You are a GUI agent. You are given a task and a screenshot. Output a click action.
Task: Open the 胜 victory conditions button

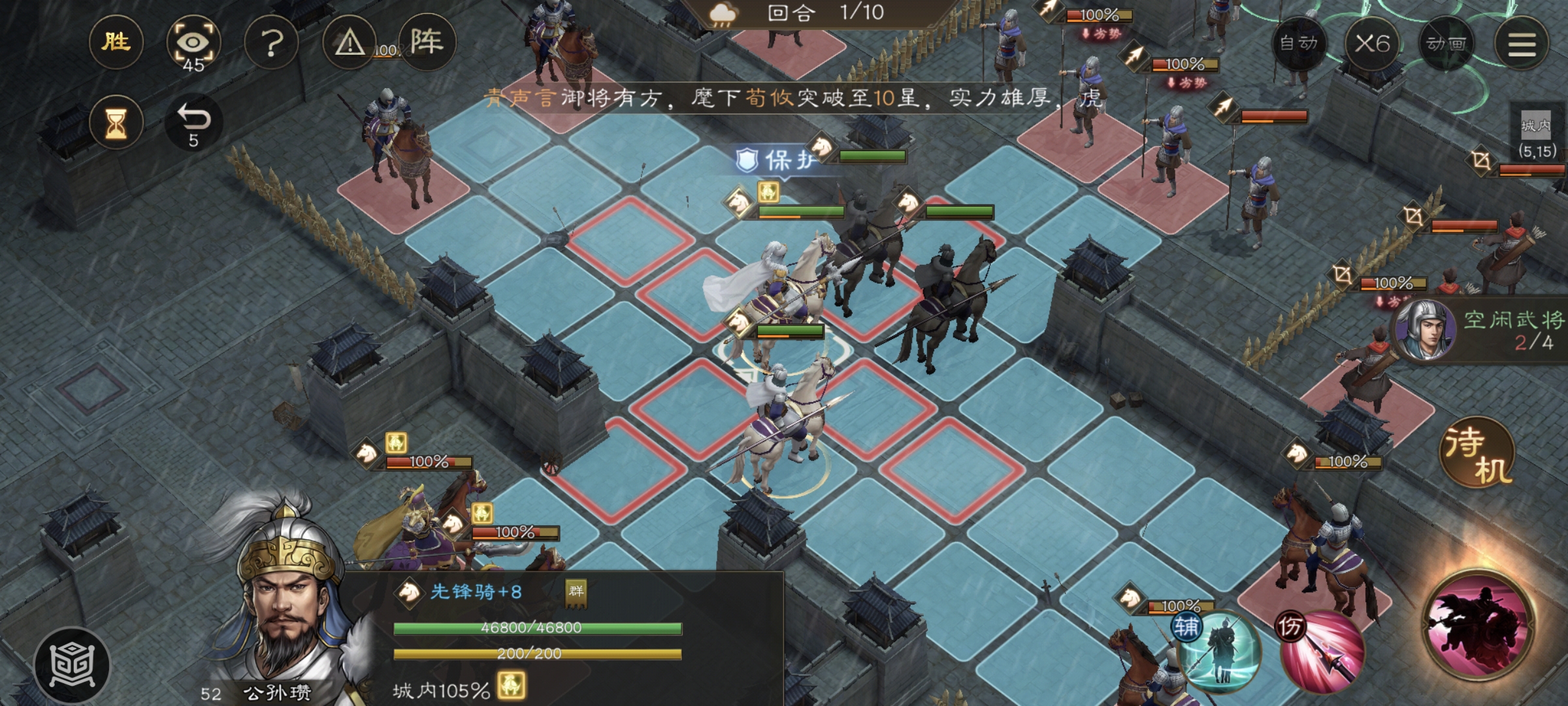116,42
